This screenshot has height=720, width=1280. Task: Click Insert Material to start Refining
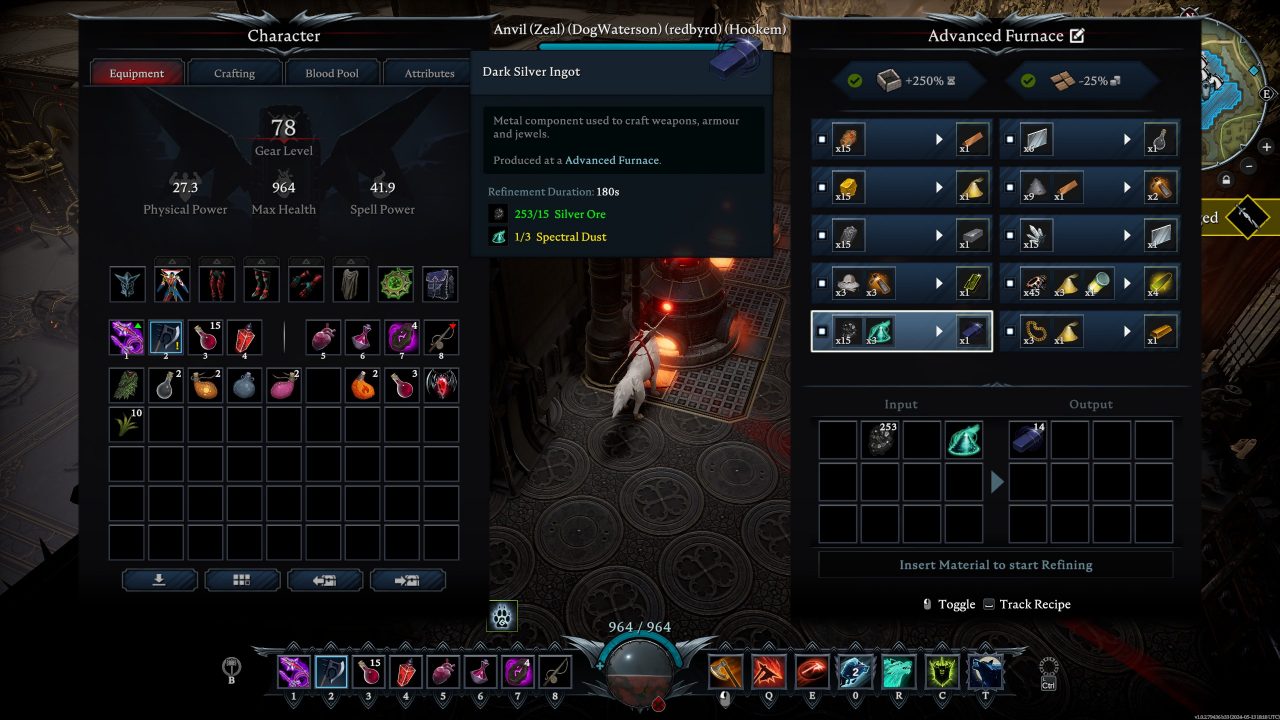(x=994, y=564)
